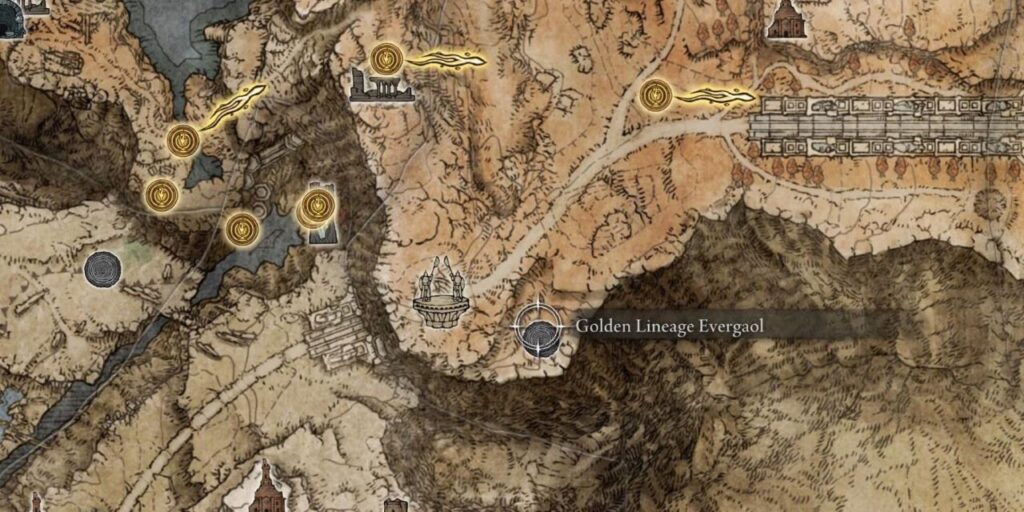Pick the site of grace beside the stone tower
1024x512 pixels.
(x=316, y=207)
